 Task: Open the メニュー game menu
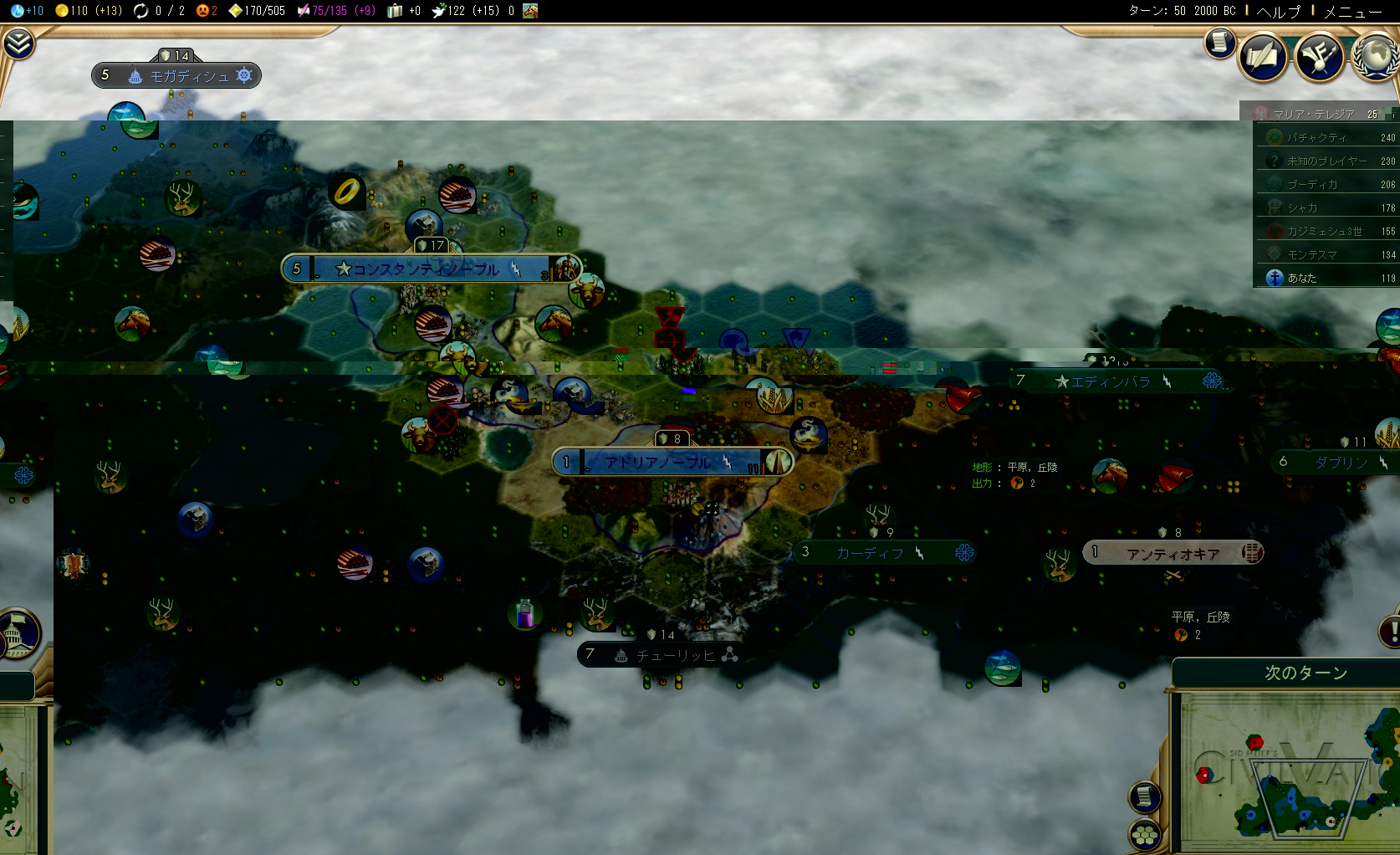click(1352, 11)
